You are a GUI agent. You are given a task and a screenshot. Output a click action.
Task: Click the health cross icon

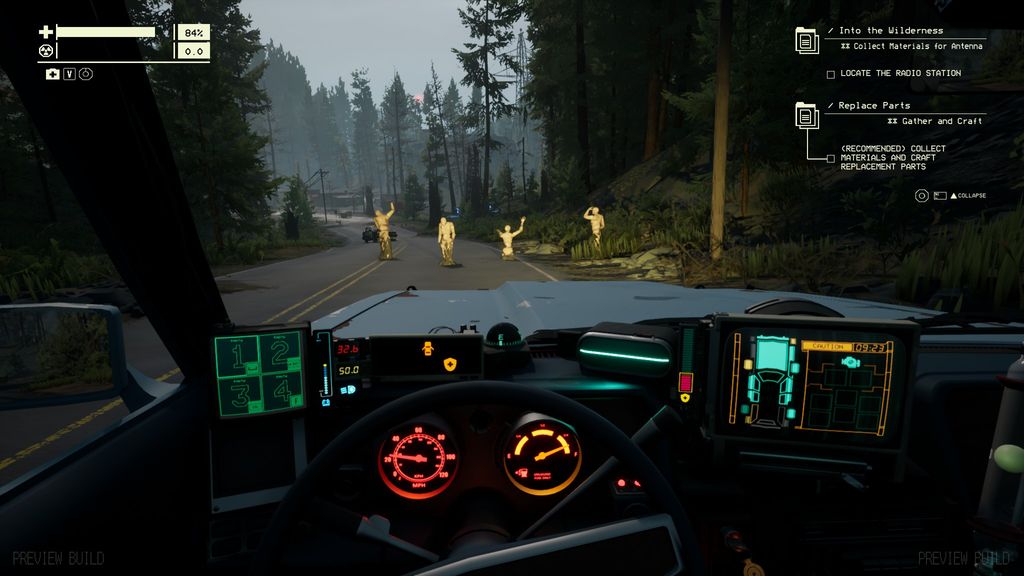coord(45,32)
